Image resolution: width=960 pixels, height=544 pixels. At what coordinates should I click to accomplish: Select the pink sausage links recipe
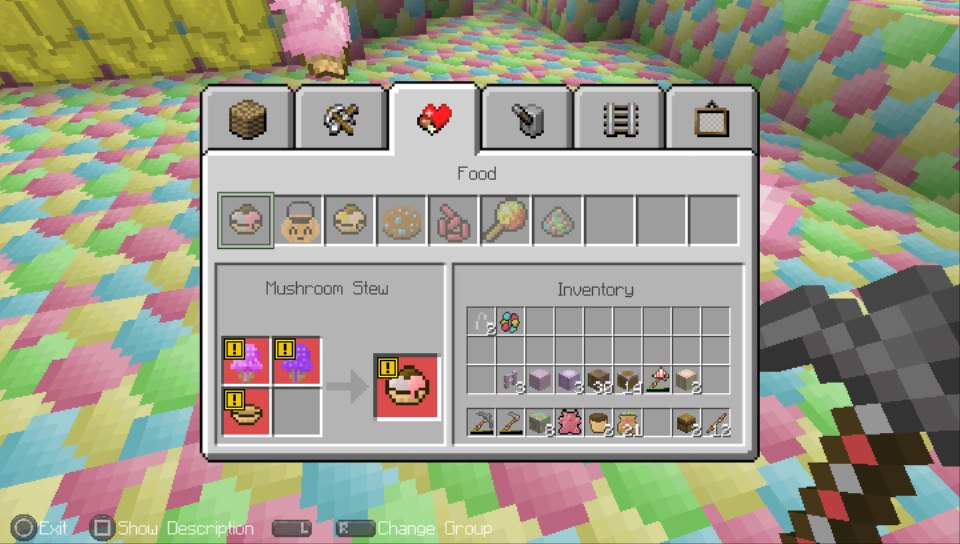pos(454,220)
